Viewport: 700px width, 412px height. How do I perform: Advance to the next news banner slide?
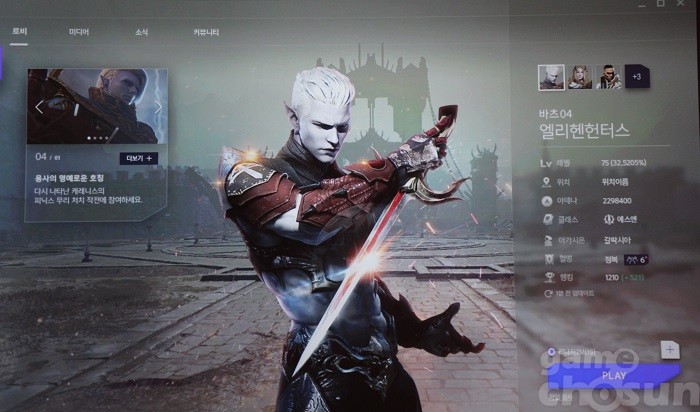click(158, 107)
